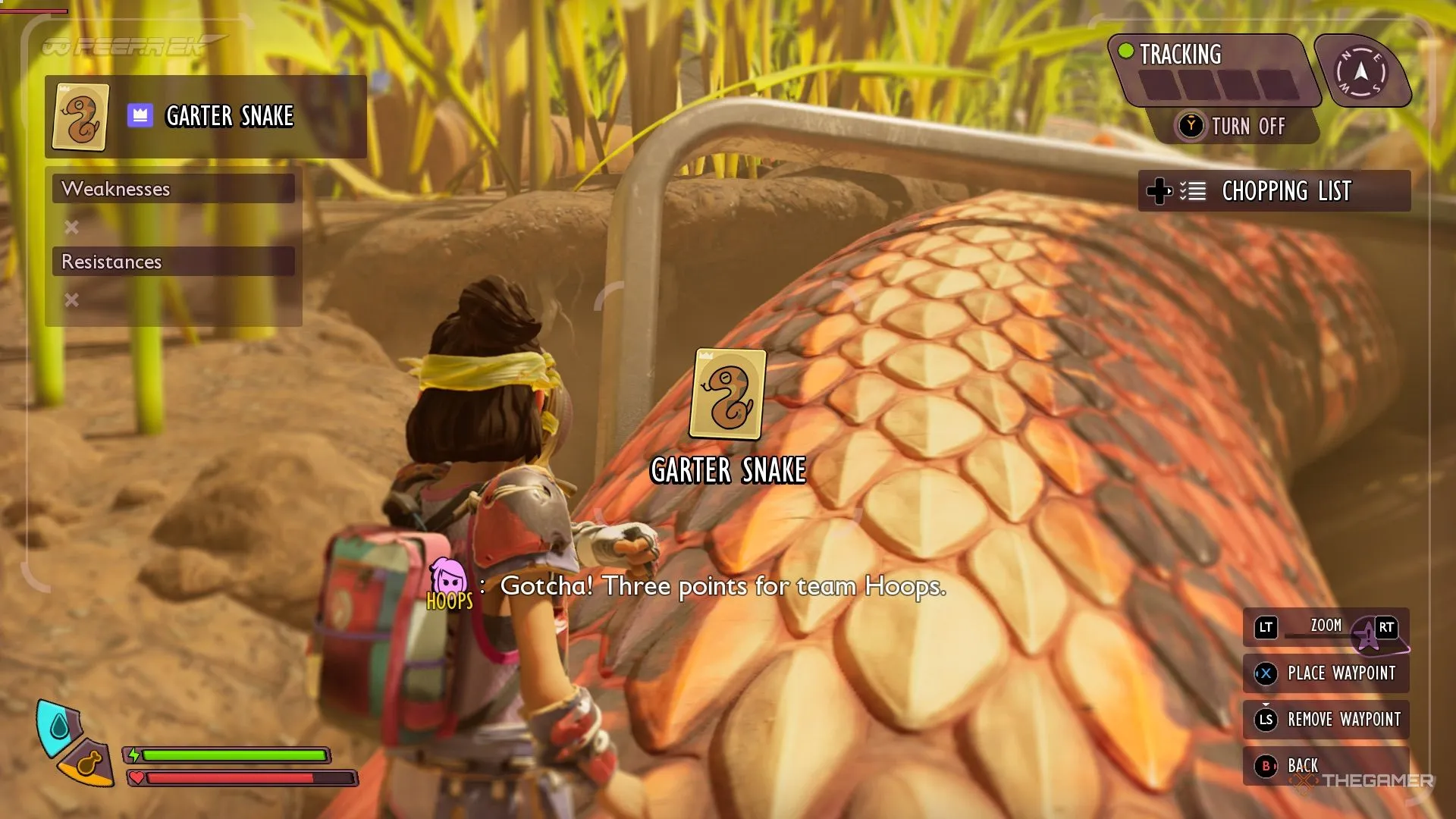The width and height of the screenshot is (1456, 819).
Task: Click the compass icon
Action: 1361,73
